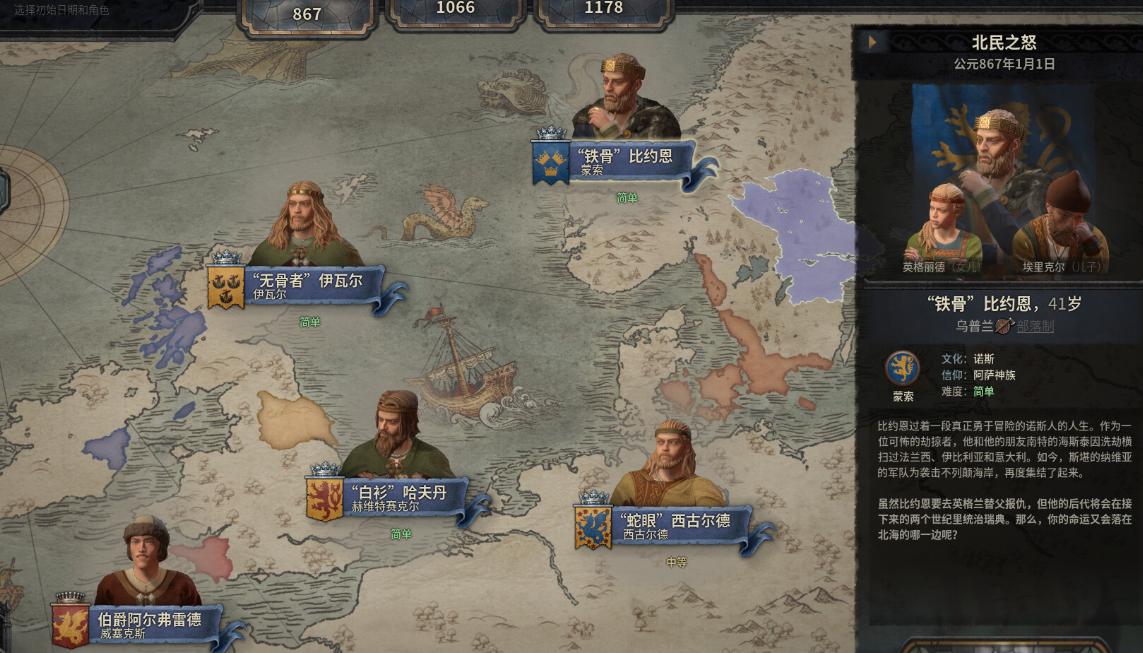Collapse the 北民之怒 side panel arrow
This screenshot has width=1143, height=653.
pyautogui.click(x=873, y=42)
